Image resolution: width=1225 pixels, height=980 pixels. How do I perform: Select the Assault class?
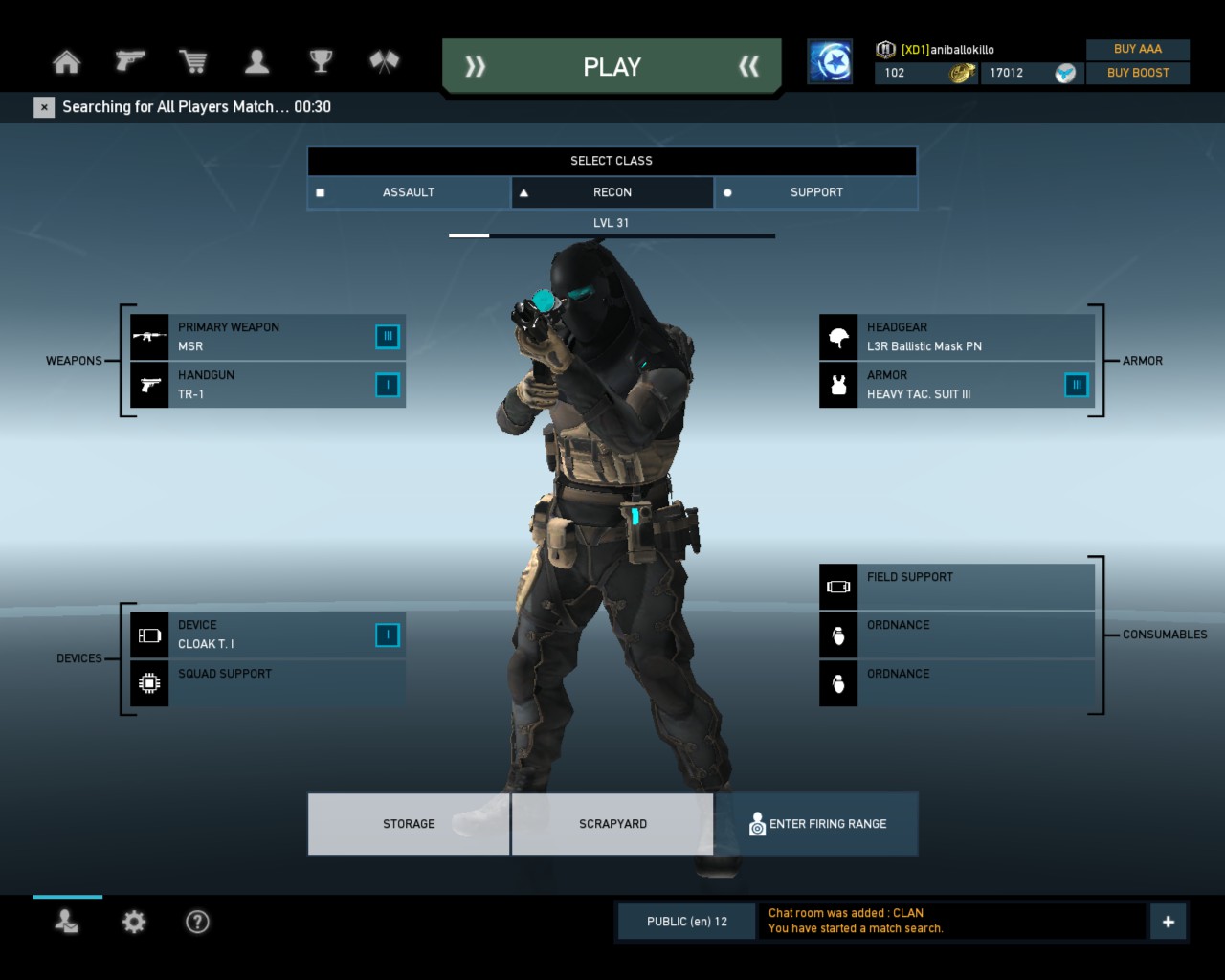point(408,192)
